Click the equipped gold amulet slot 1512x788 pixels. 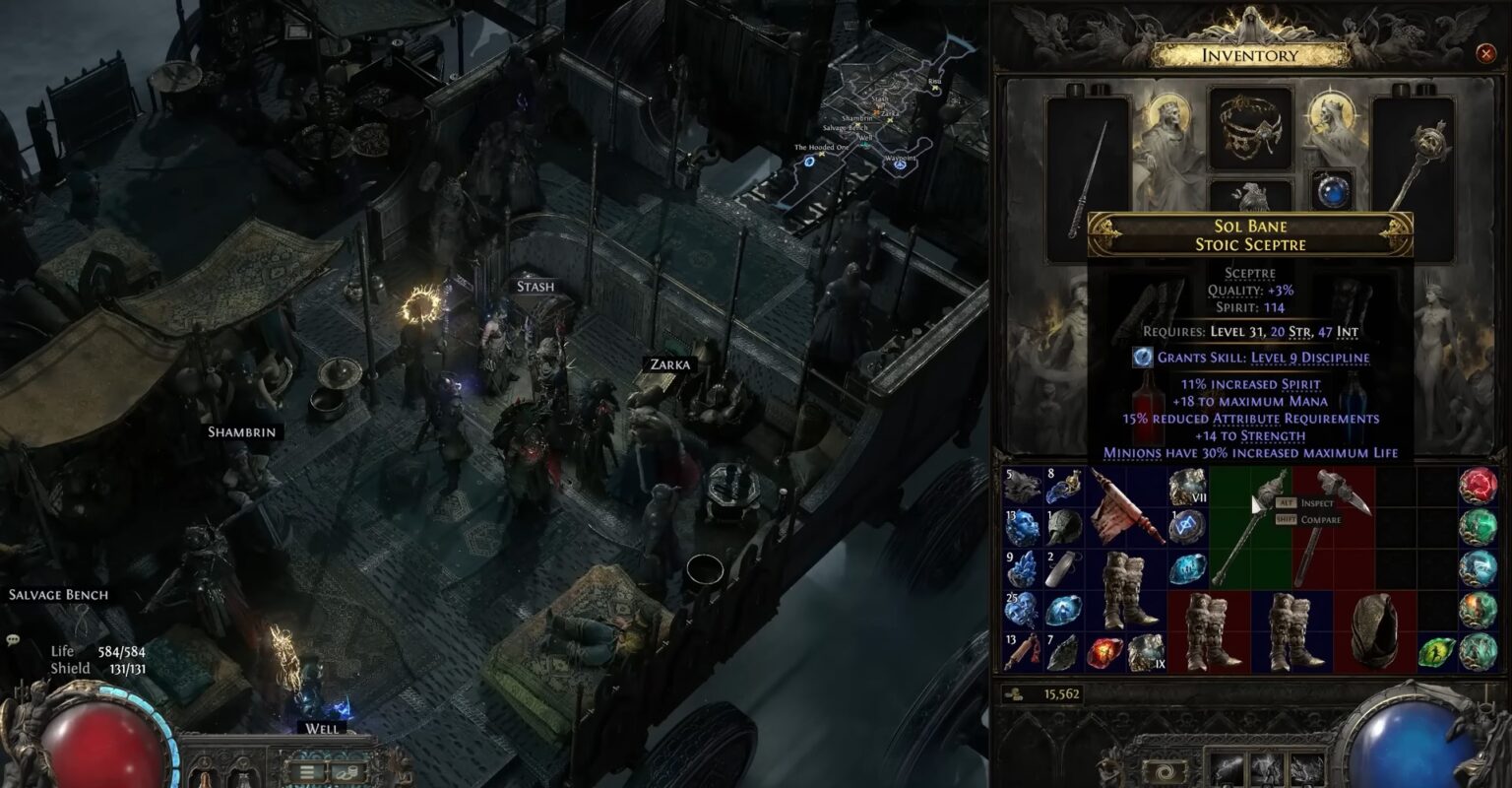1250,128
